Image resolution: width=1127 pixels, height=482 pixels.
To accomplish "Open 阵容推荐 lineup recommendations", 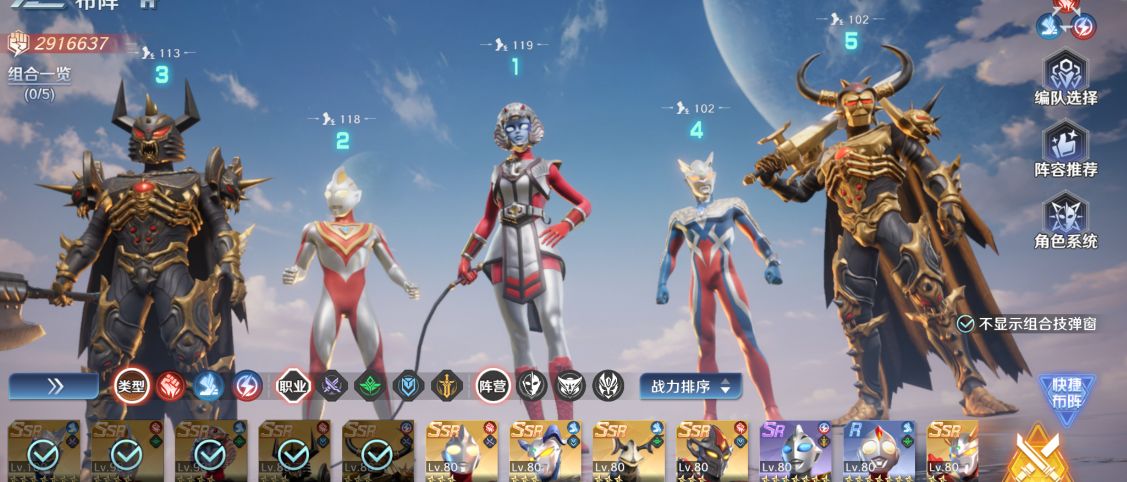I will pos(1066,150).
